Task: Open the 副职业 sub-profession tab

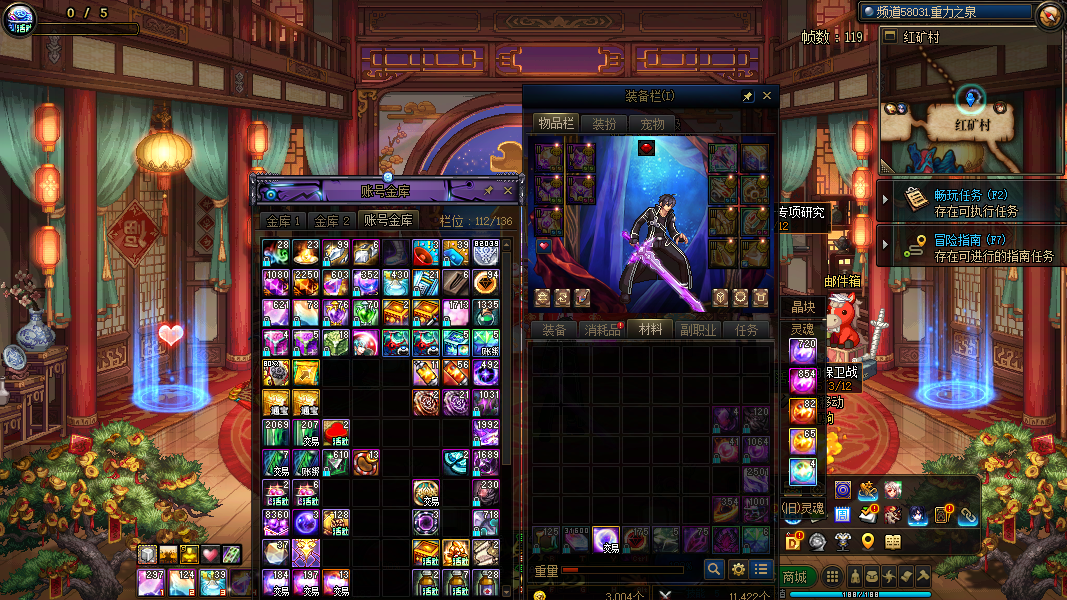Action: tap(698, 329)
